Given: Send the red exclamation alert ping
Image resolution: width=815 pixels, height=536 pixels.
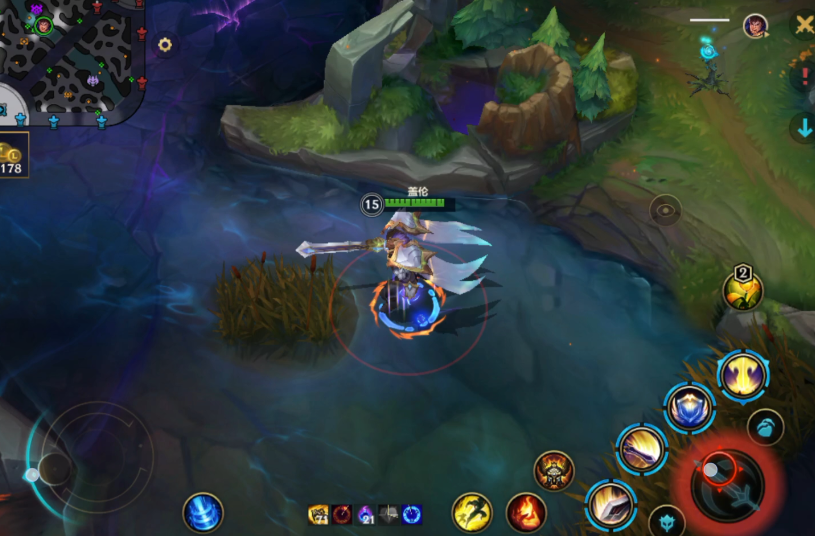Looking at the screenshot, I should coord(804,76).
